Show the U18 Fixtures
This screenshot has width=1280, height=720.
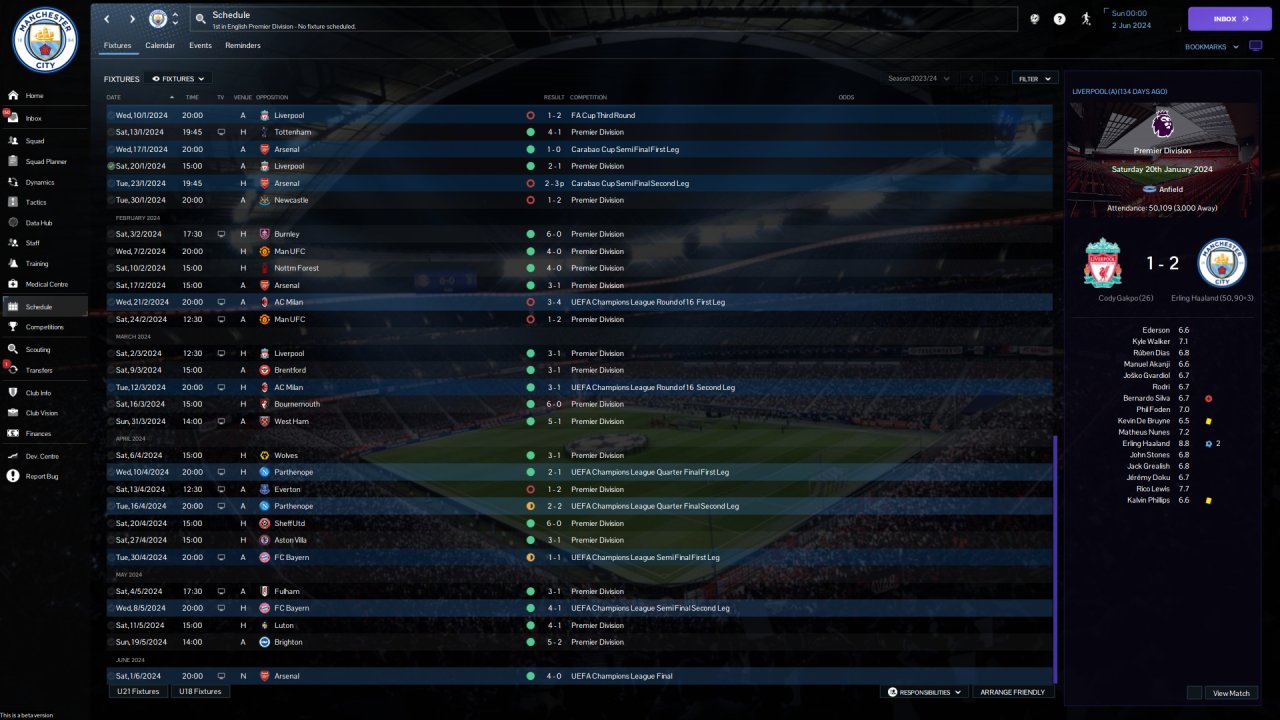point(200,691)
